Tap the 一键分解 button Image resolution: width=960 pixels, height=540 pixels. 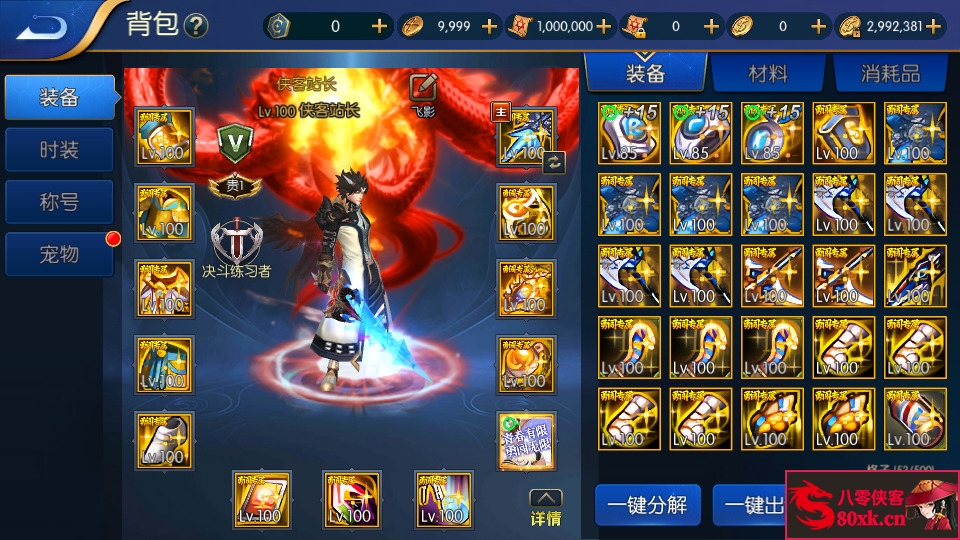647,505
